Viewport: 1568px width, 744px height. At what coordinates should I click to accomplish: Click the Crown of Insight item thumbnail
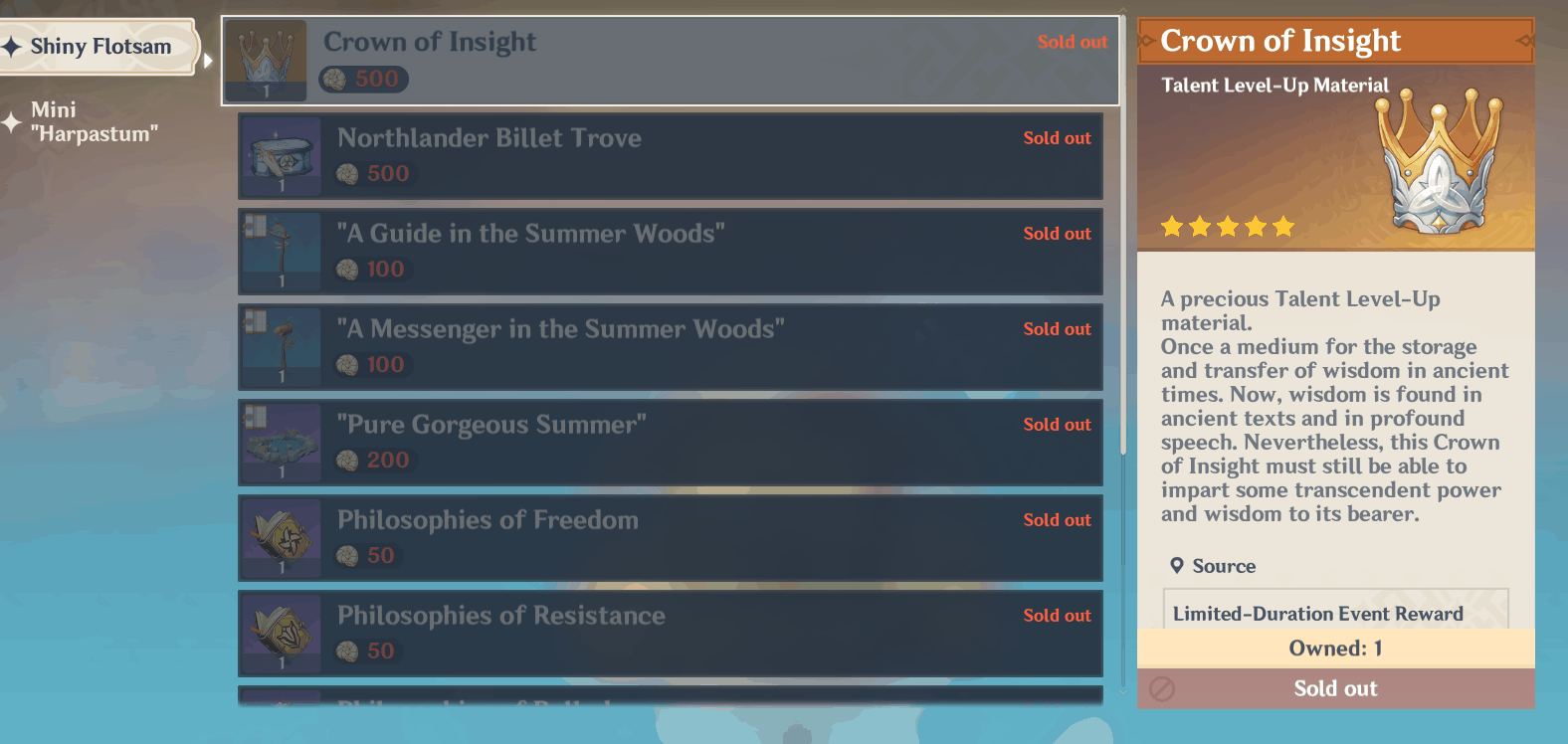point(266,60)
